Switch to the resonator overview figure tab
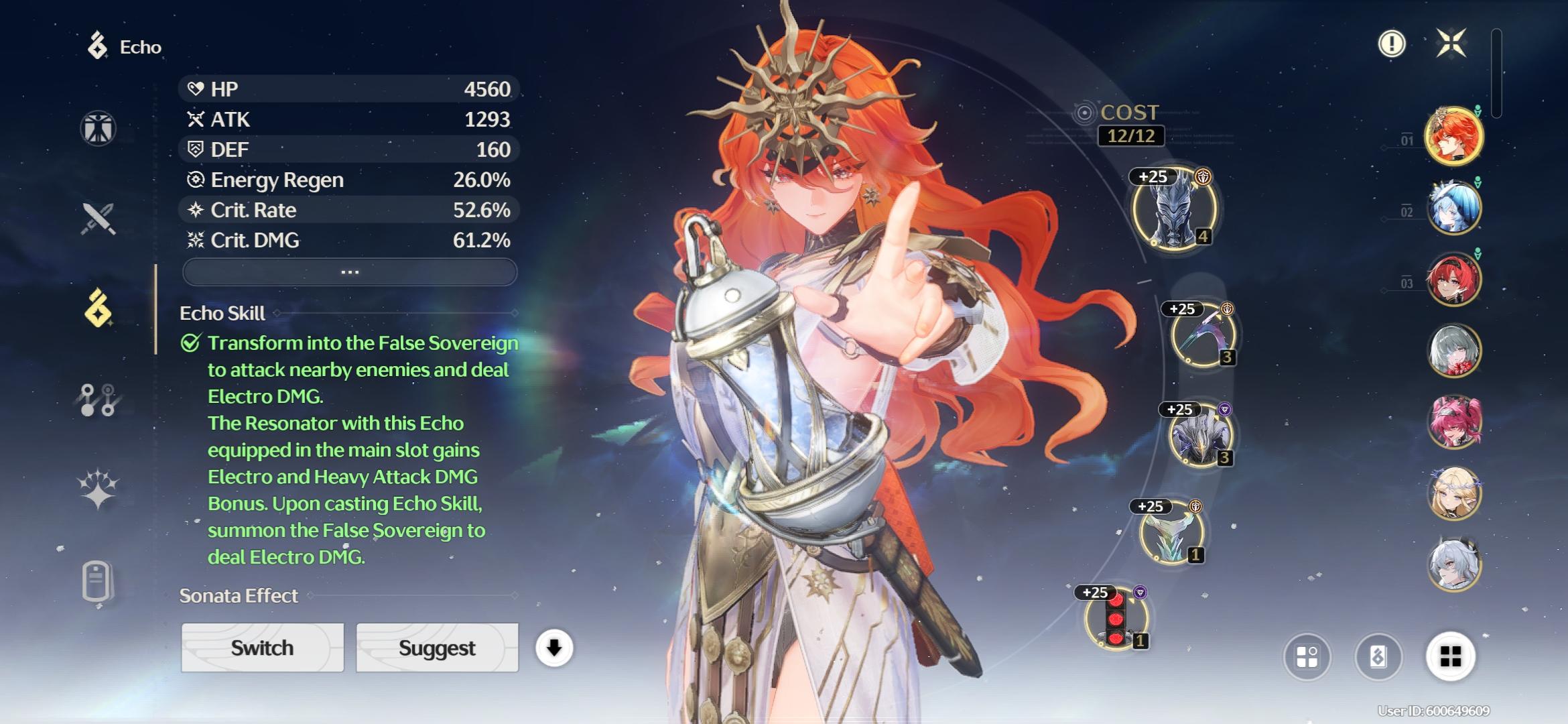 (x=98, y=128)
